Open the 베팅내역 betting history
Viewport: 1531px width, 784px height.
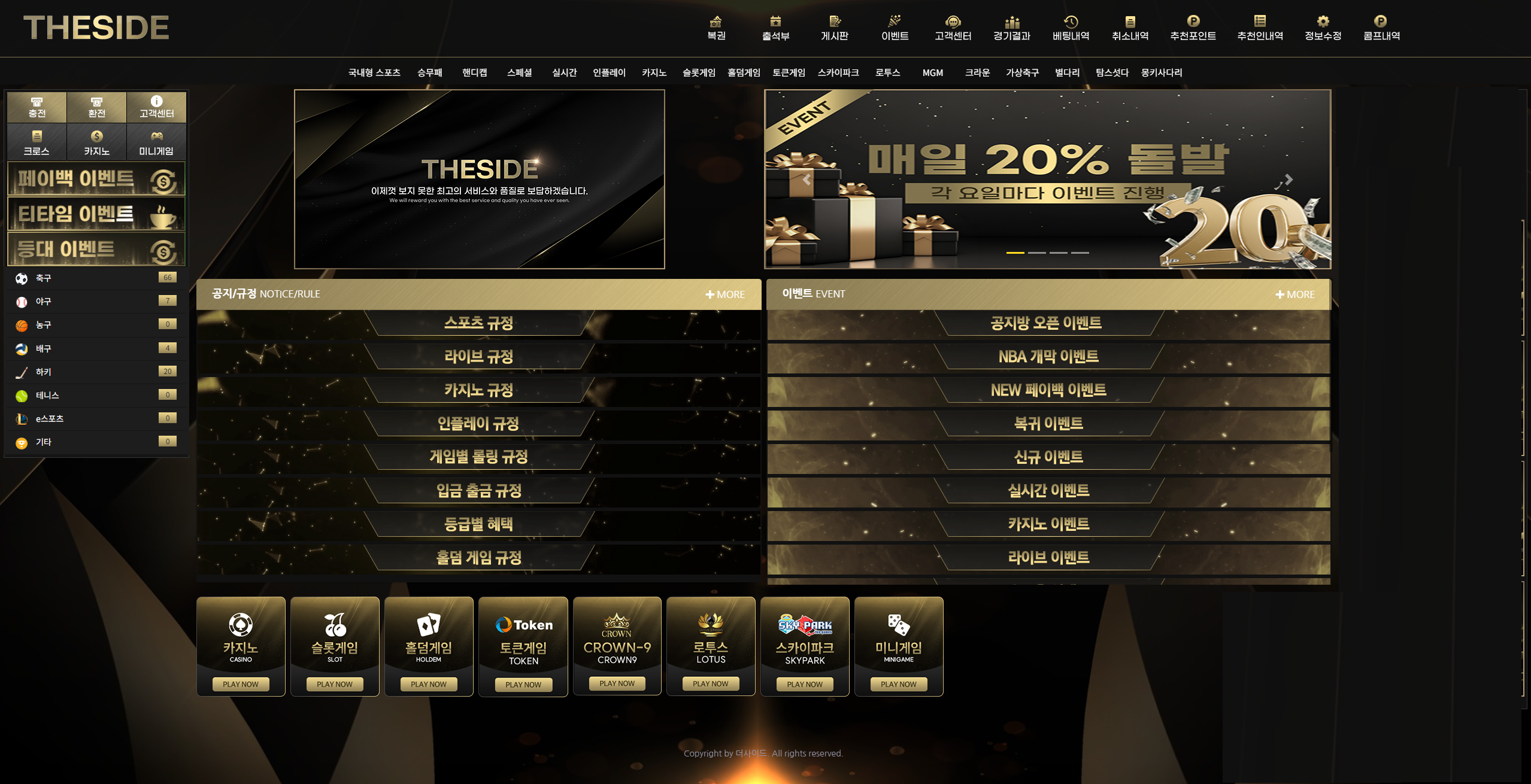point(1071,28)
